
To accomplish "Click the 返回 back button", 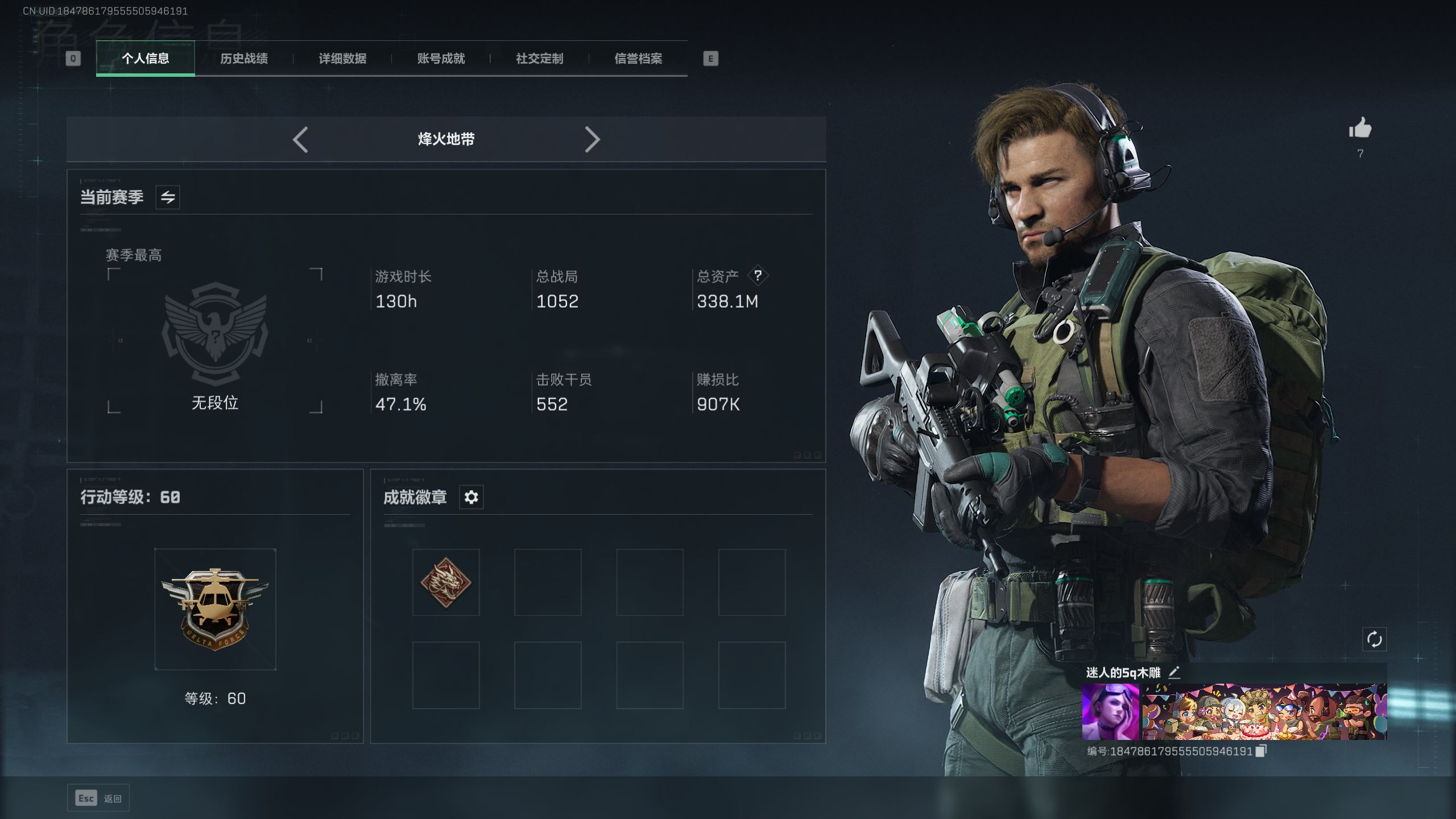I will (x=98, y=799).
